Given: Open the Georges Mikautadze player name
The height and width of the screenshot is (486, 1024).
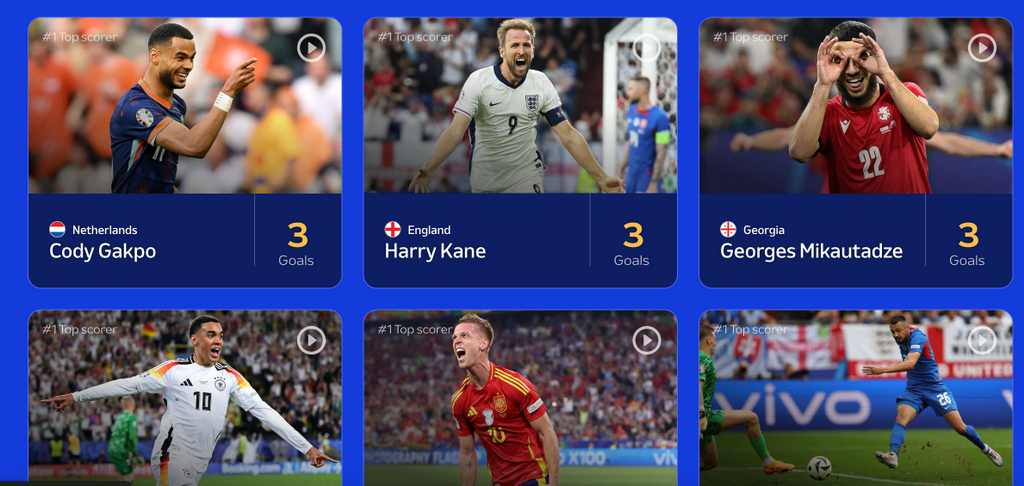Looking at the screenshot, I should pyautogui.click(x=811, y=251).
